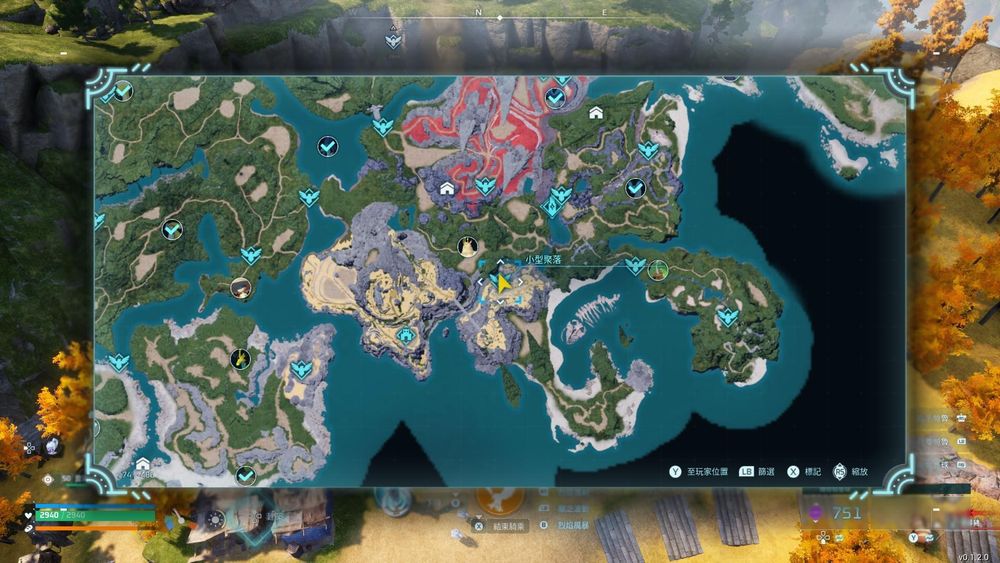Select the house marker in the red volcanic zone
Screen dimensions: 1000x563
click(447, 187)
